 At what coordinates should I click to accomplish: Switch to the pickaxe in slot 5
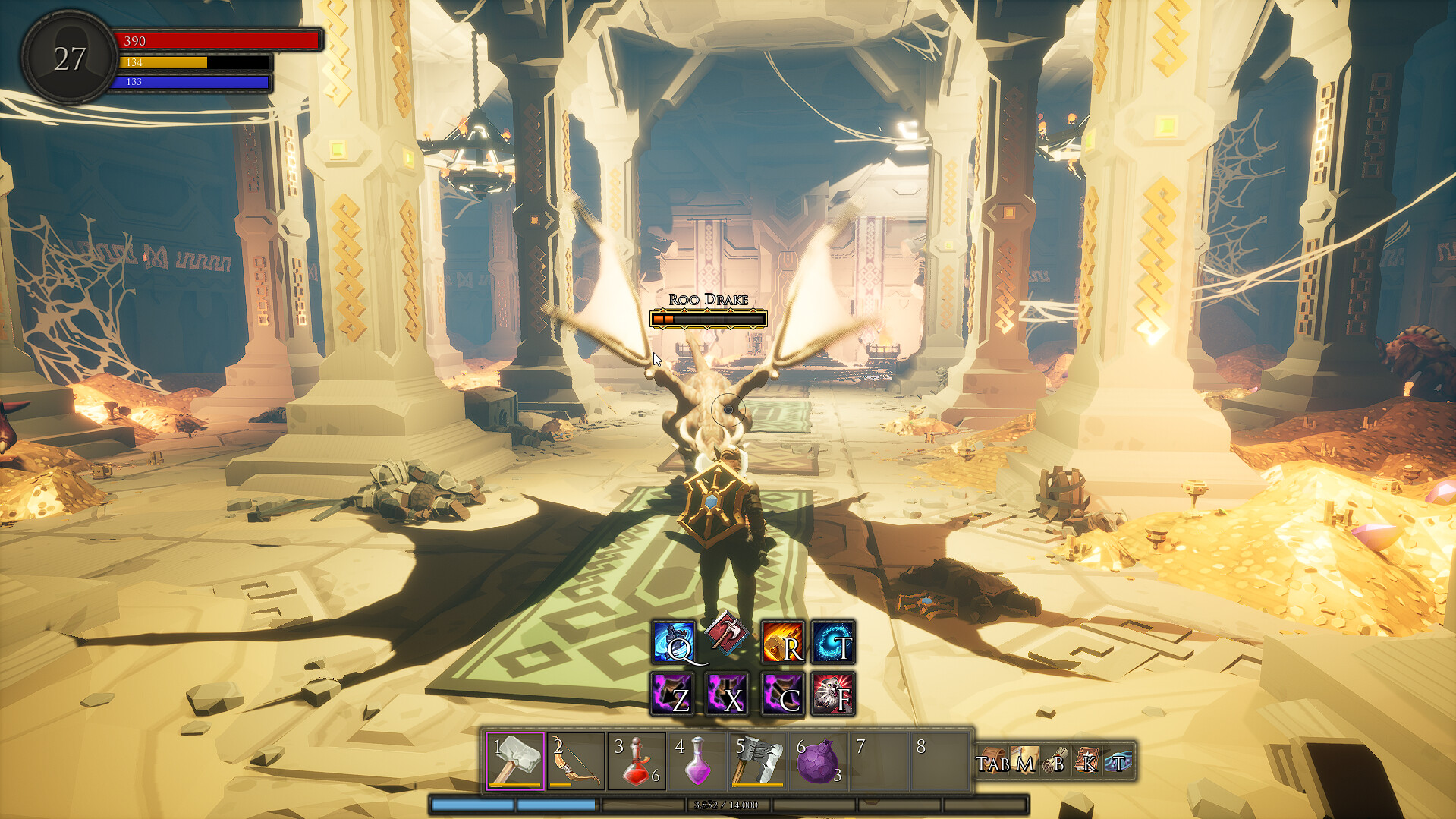(x=757, y=761)
